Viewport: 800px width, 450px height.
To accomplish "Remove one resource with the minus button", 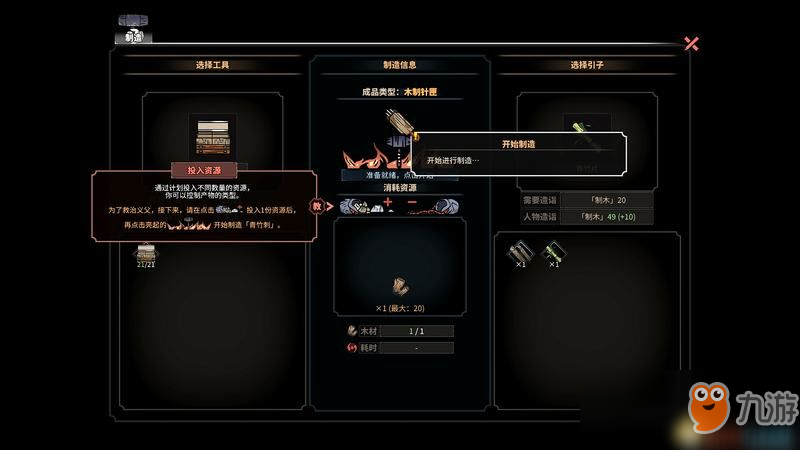I will (x=412, y=204).
